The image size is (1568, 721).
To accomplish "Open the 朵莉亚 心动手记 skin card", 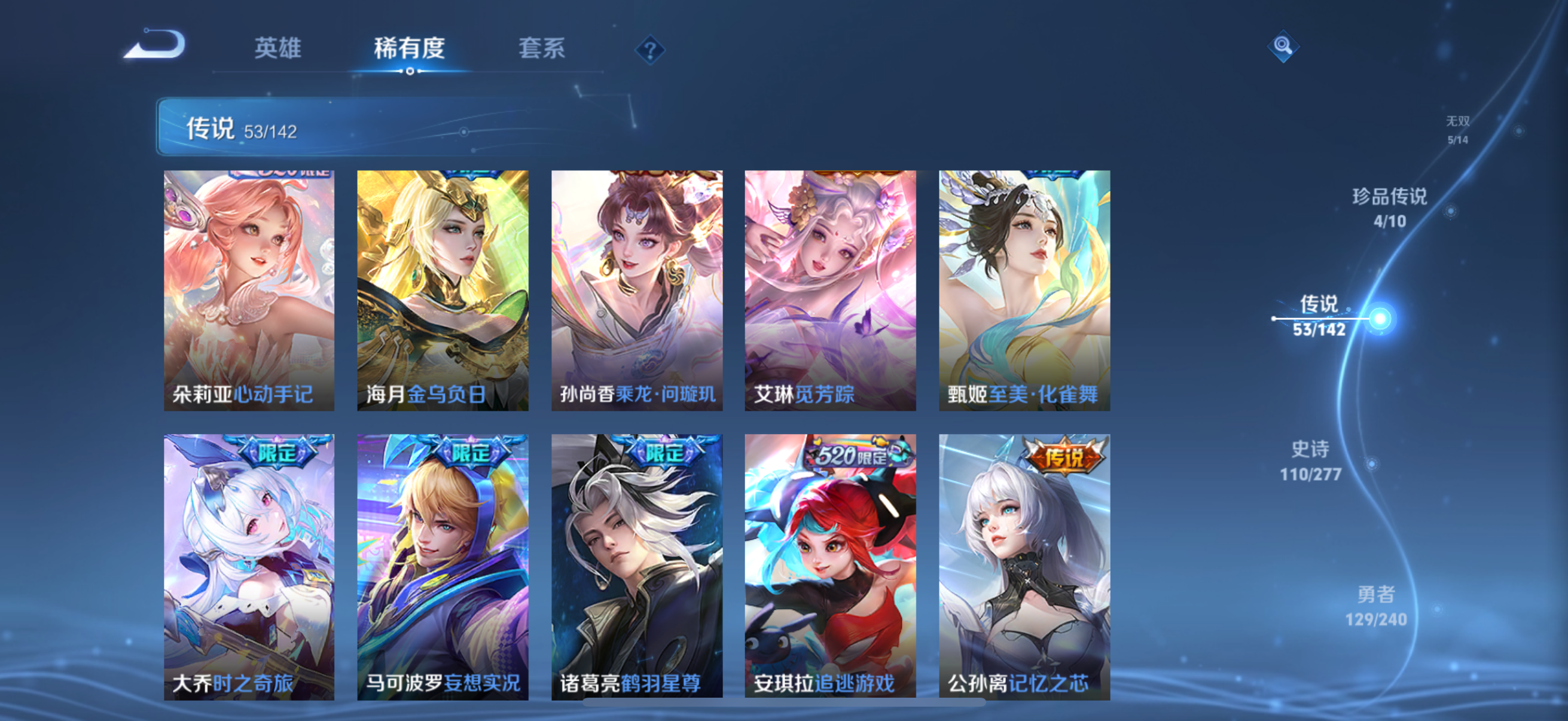I will [x=247, y=289].
